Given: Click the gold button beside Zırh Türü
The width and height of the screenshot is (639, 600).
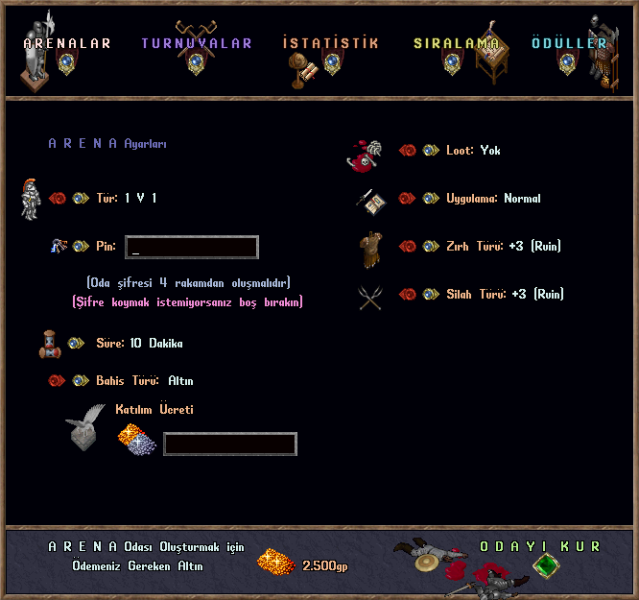Looking at the screenshot, I should point(430,246).
